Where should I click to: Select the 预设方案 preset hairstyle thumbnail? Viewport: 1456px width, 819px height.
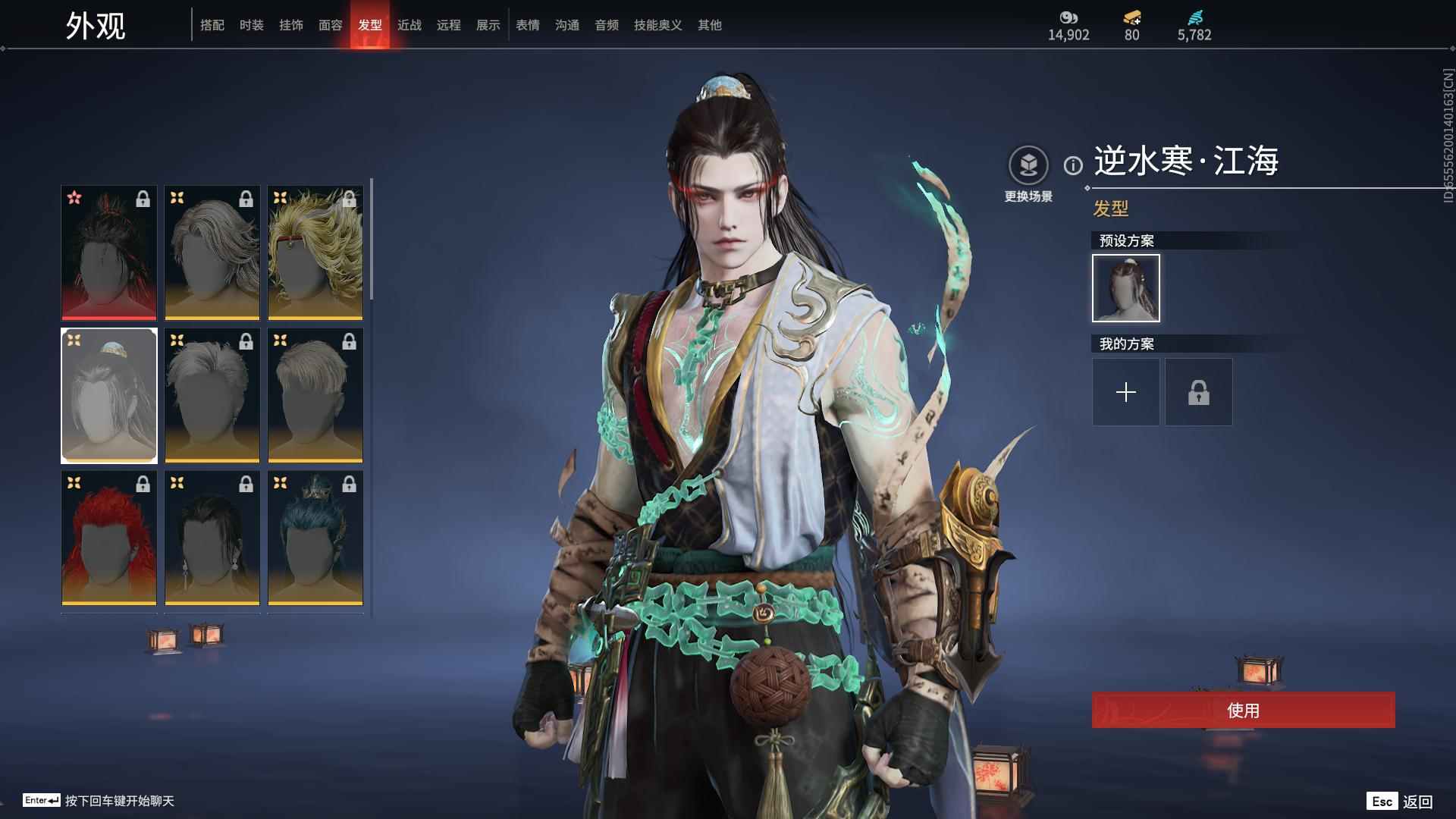(x=1125, y=288)
